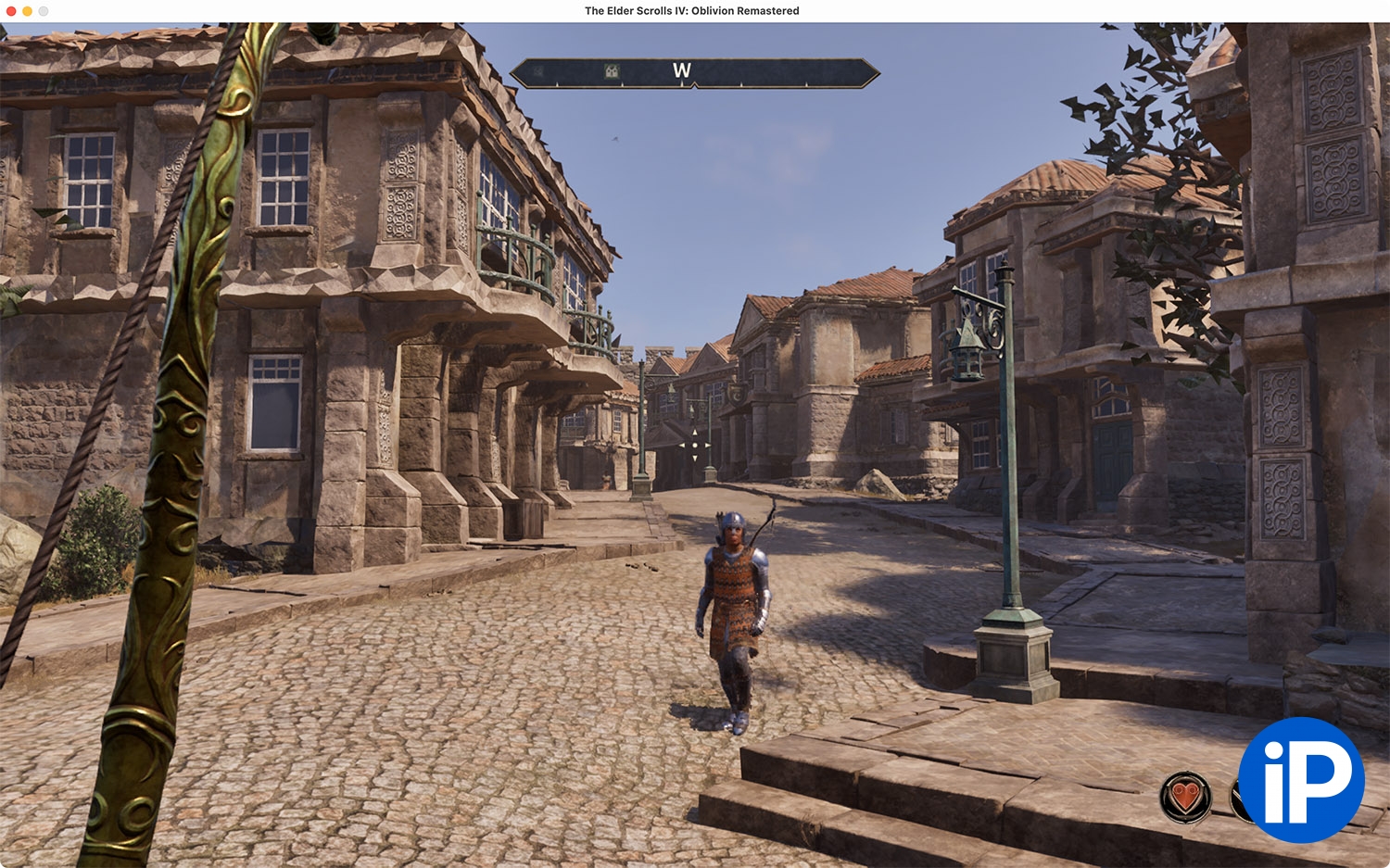Minimize the window using the yellow button

pos(27,11)
